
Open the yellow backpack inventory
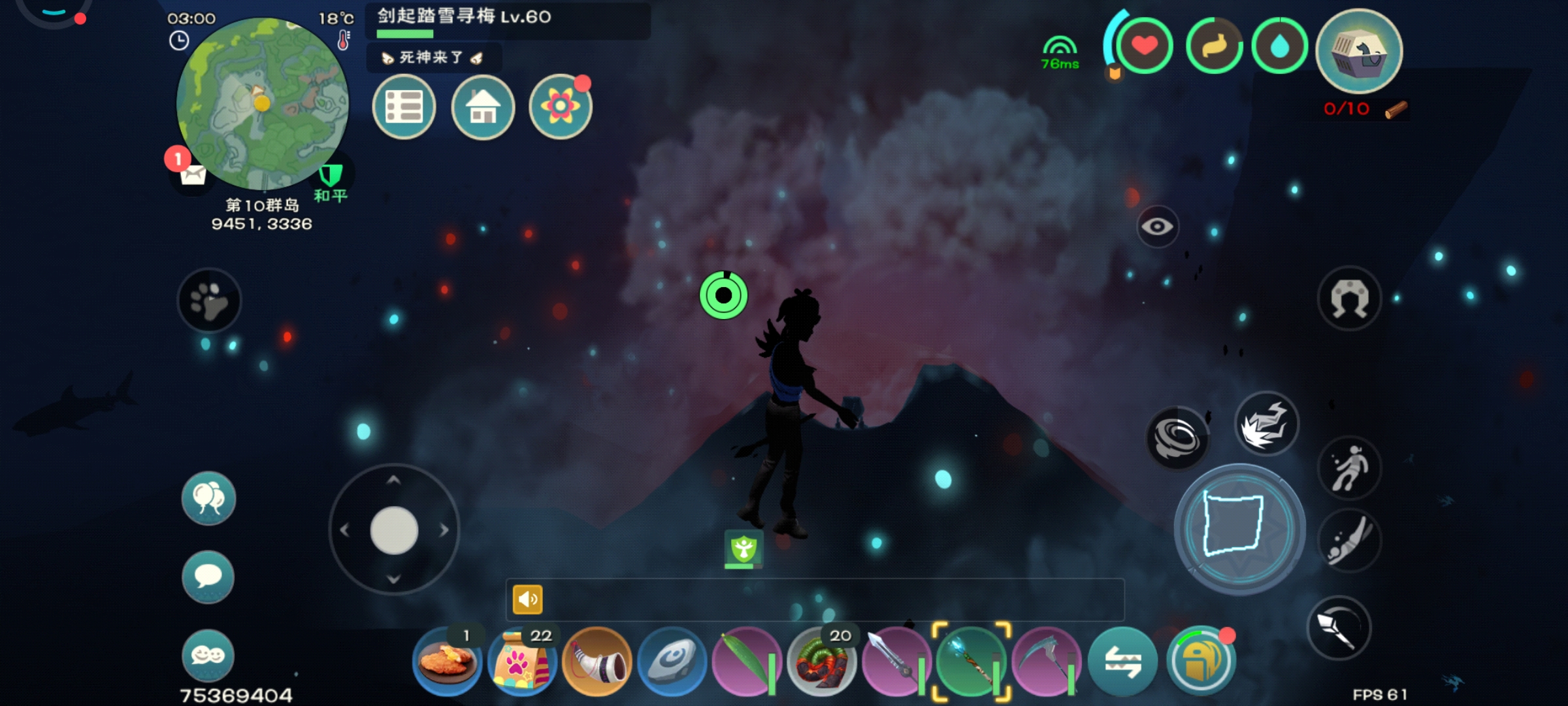1200,662
